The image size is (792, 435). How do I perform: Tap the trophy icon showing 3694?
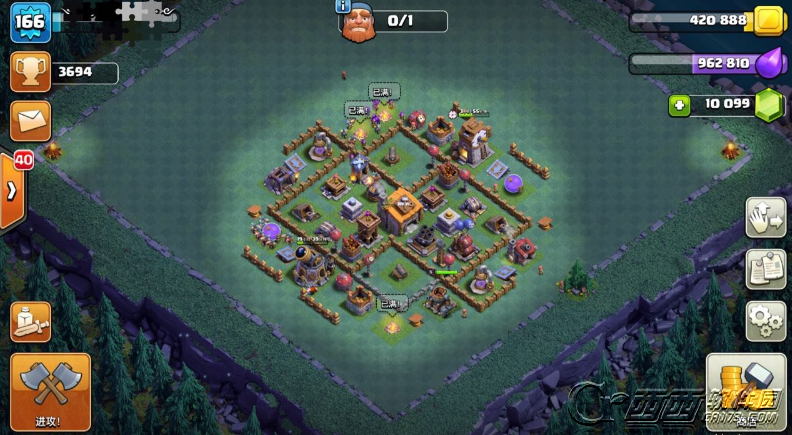pyautogui.click(x=30, y=72)
